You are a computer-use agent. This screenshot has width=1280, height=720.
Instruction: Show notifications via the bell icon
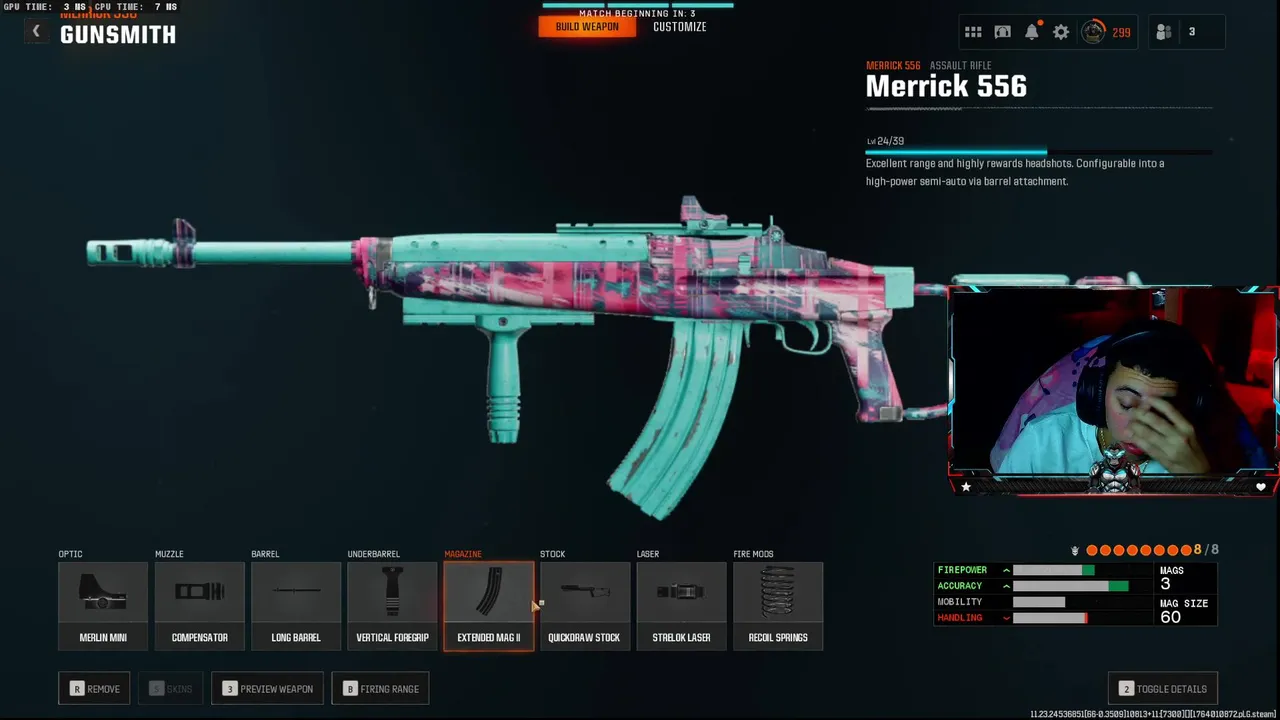point(1032,32)
